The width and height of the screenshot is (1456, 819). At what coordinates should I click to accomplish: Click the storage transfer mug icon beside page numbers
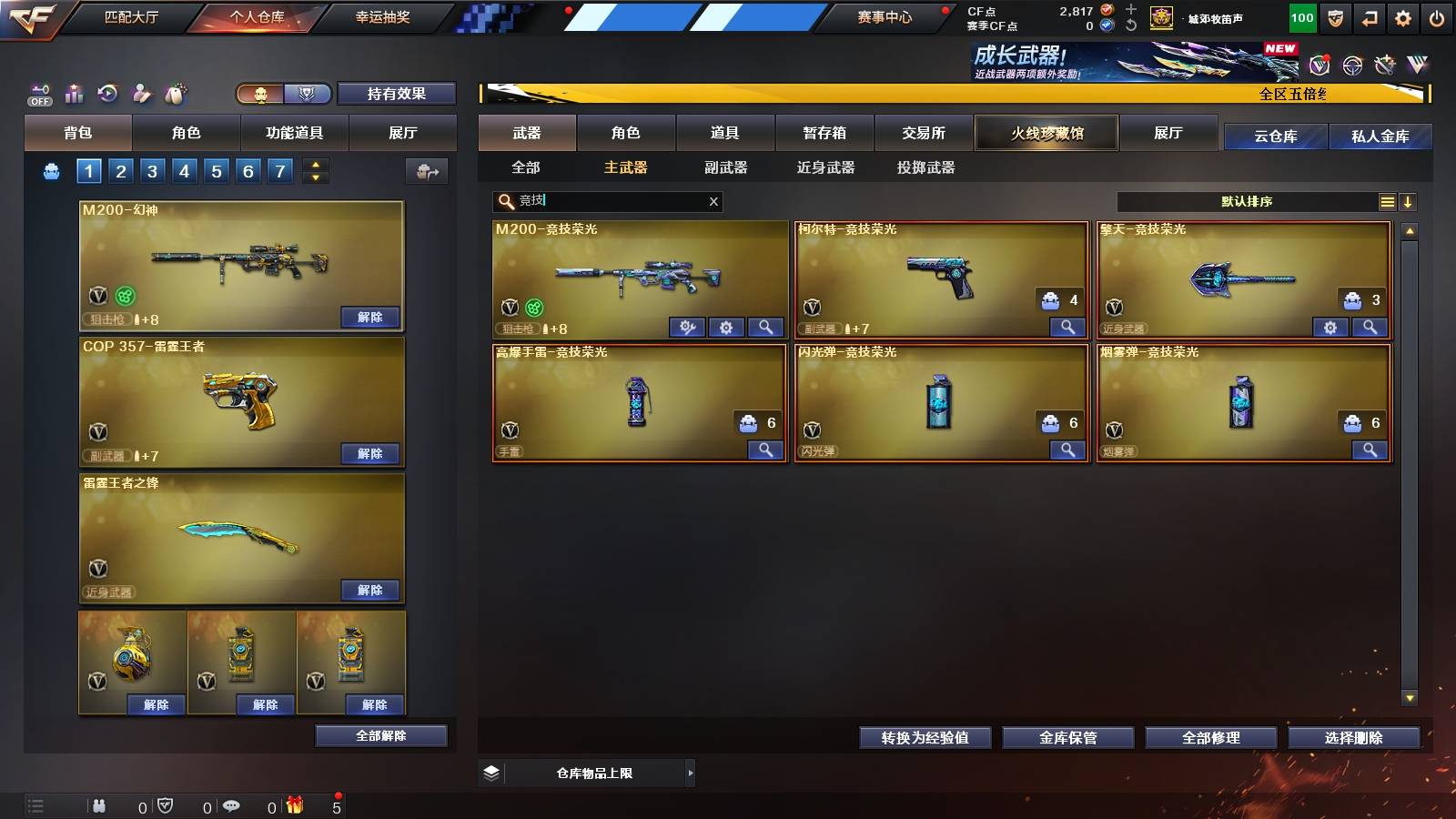click(x=425, y=170)
